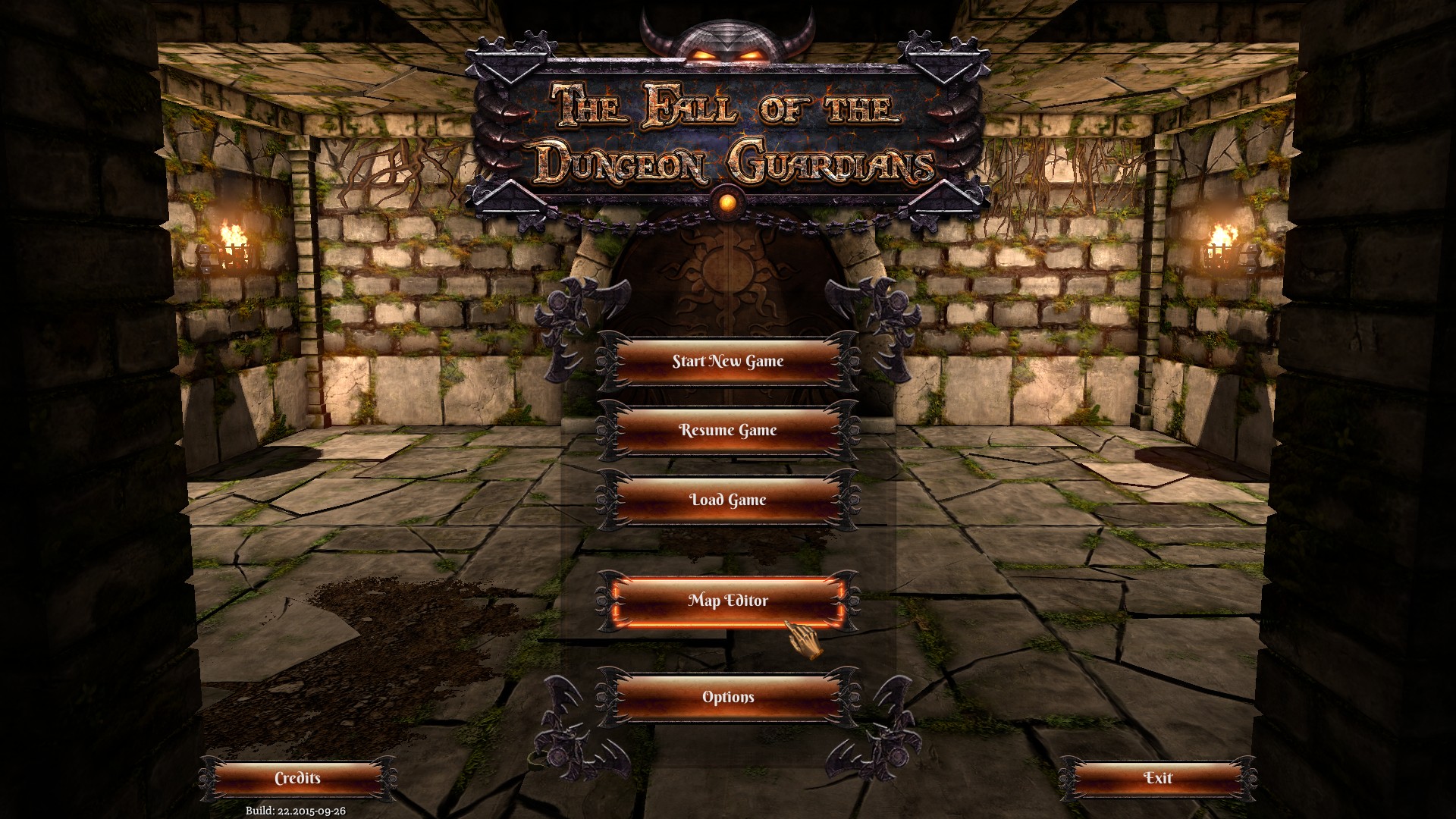Image resolution: width=1456 pixels, height=819 pixels.
Task: Resume the current game
Action: (727, 431)
